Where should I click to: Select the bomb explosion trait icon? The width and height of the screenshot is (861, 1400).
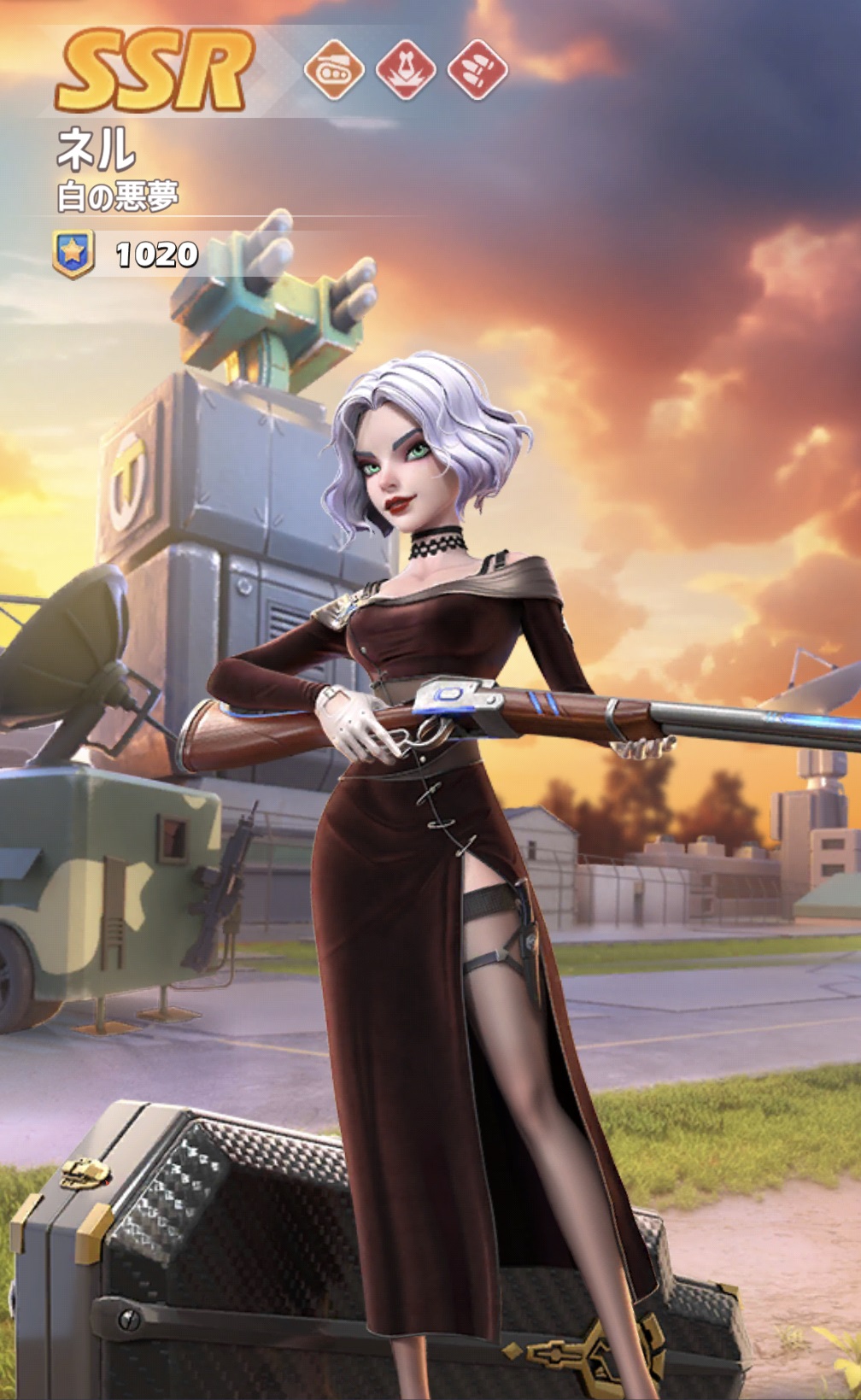coord(406,69)
